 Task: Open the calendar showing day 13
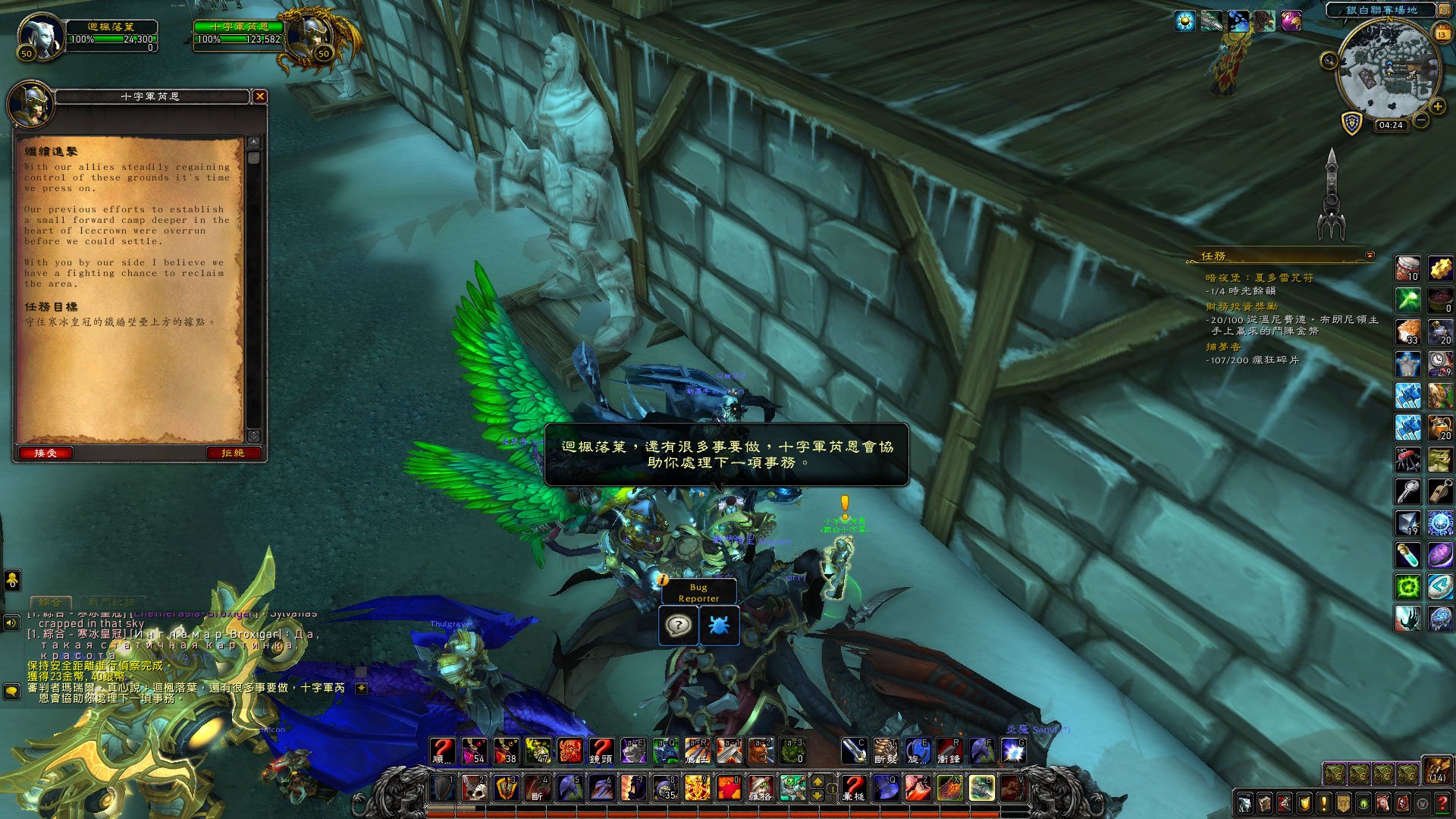[x=1442, y=33]
